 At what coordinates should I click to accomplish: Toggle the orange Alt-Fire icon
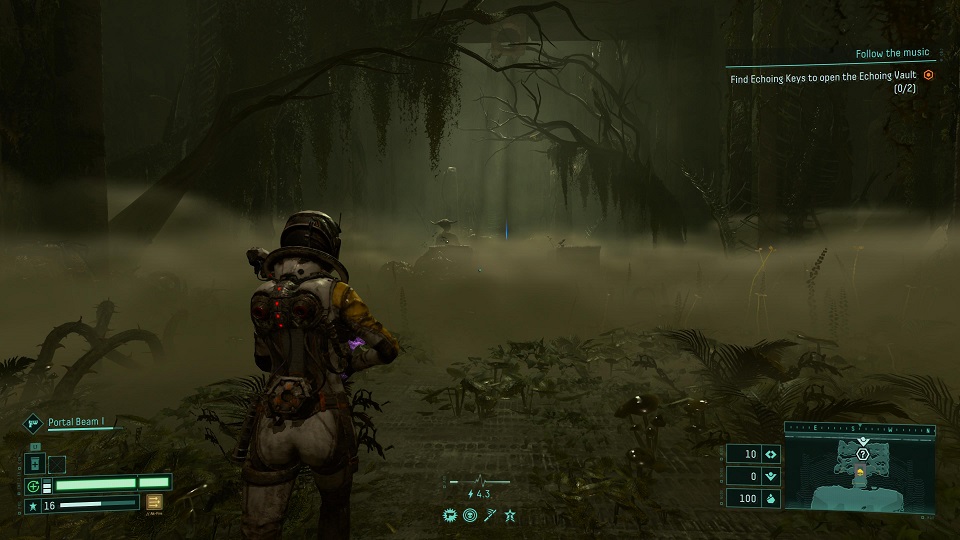[155, 503]
